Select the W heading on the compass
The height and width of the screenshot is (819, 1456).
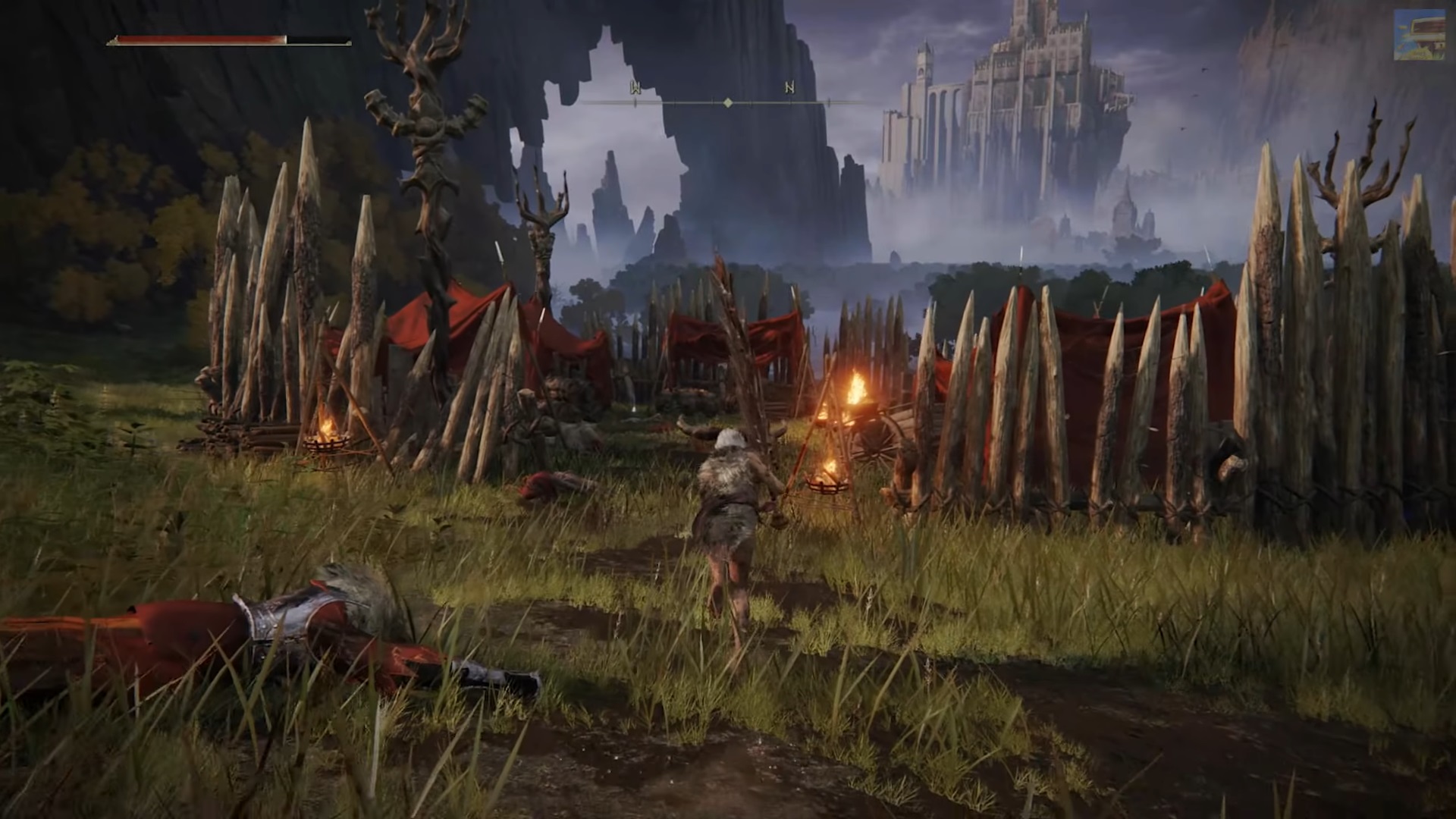tap(635, 88)
